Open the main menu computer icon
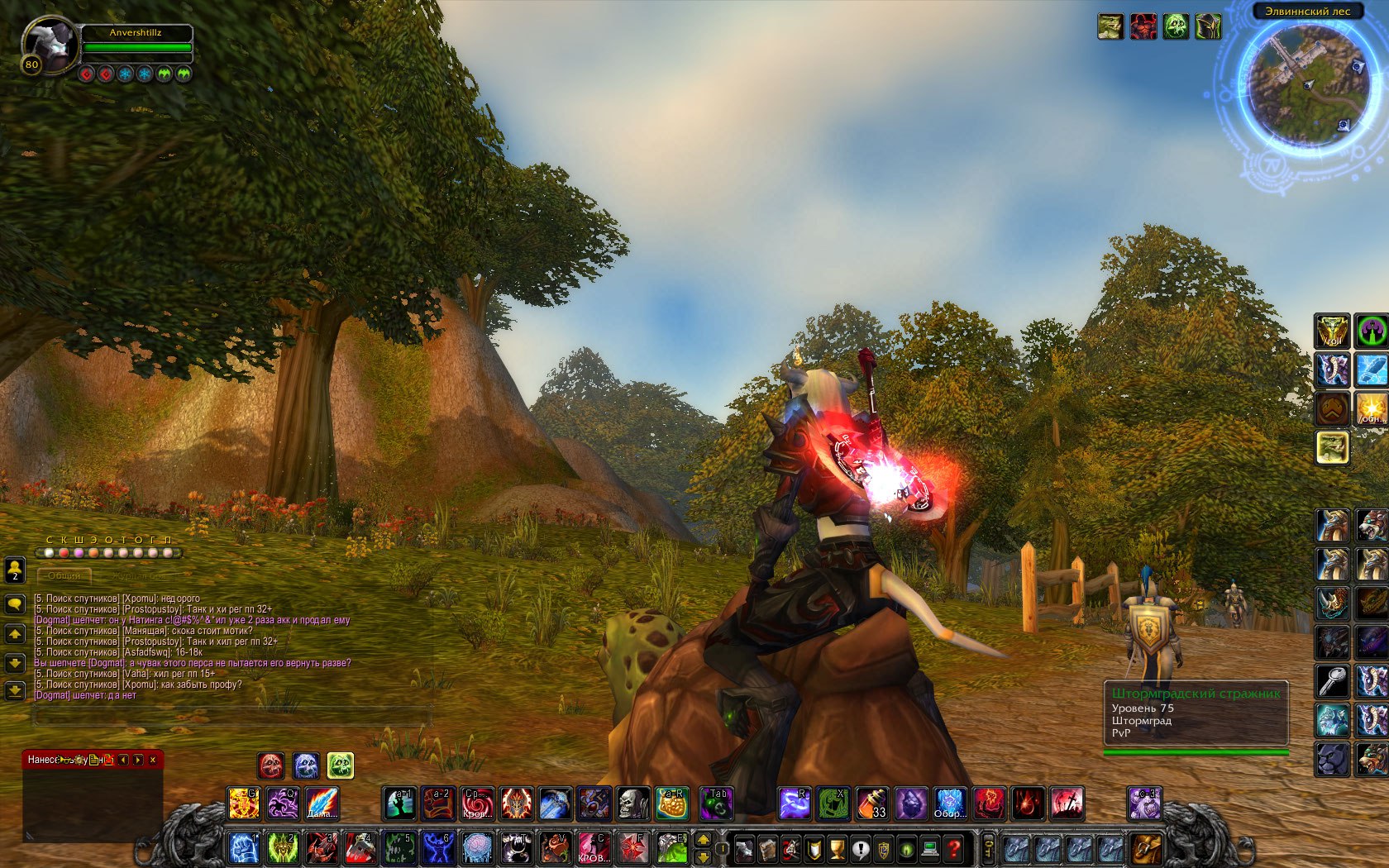1389x868 pixels. pos(930,848)
